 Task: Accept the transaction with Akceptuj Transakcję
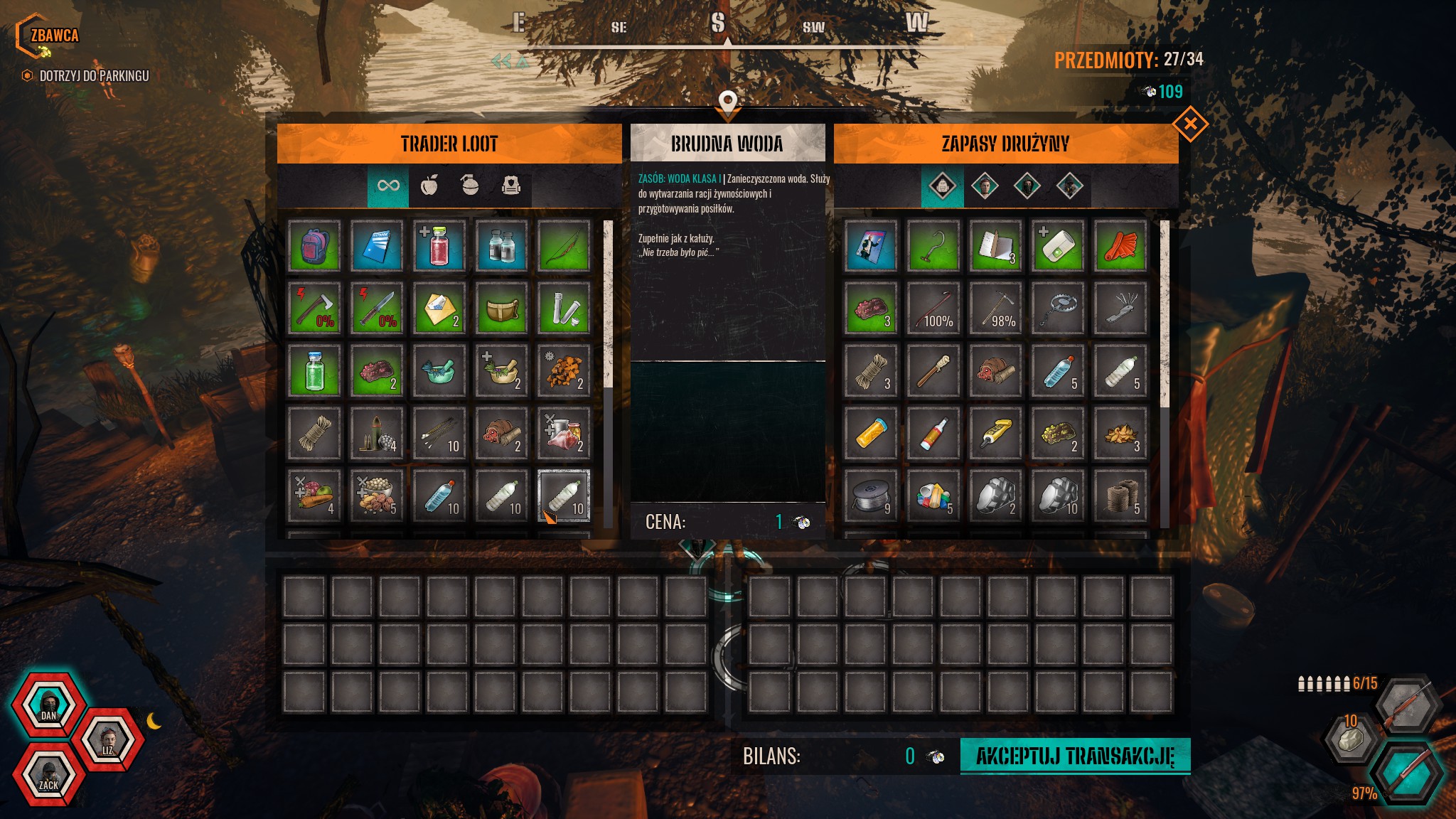pyautogui.click(x=1074, y=756)
